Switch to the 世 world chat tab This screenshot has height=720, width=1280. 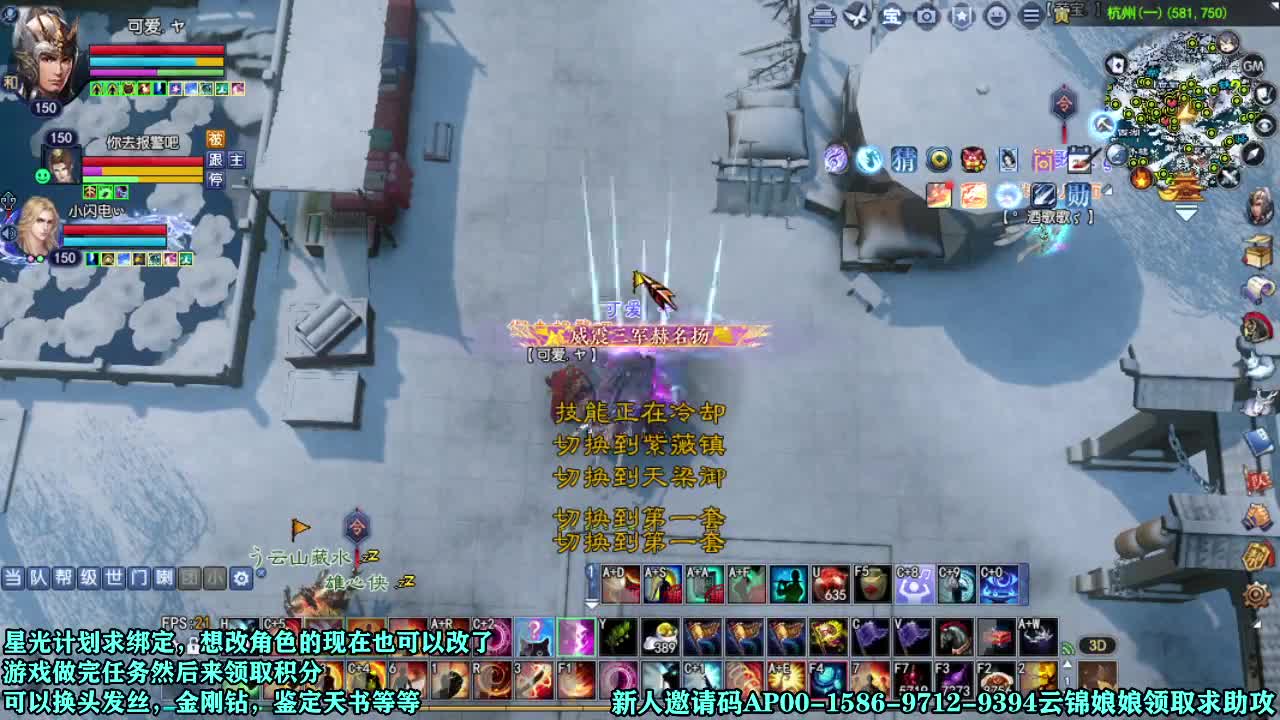tap(114, 578)
